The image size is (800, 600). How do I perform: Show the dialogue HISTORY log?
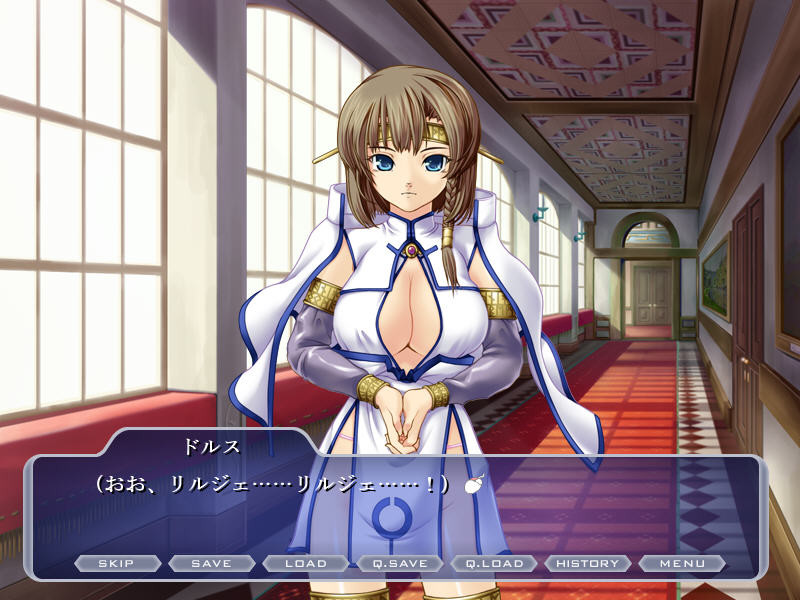click(x=587, y=563)
